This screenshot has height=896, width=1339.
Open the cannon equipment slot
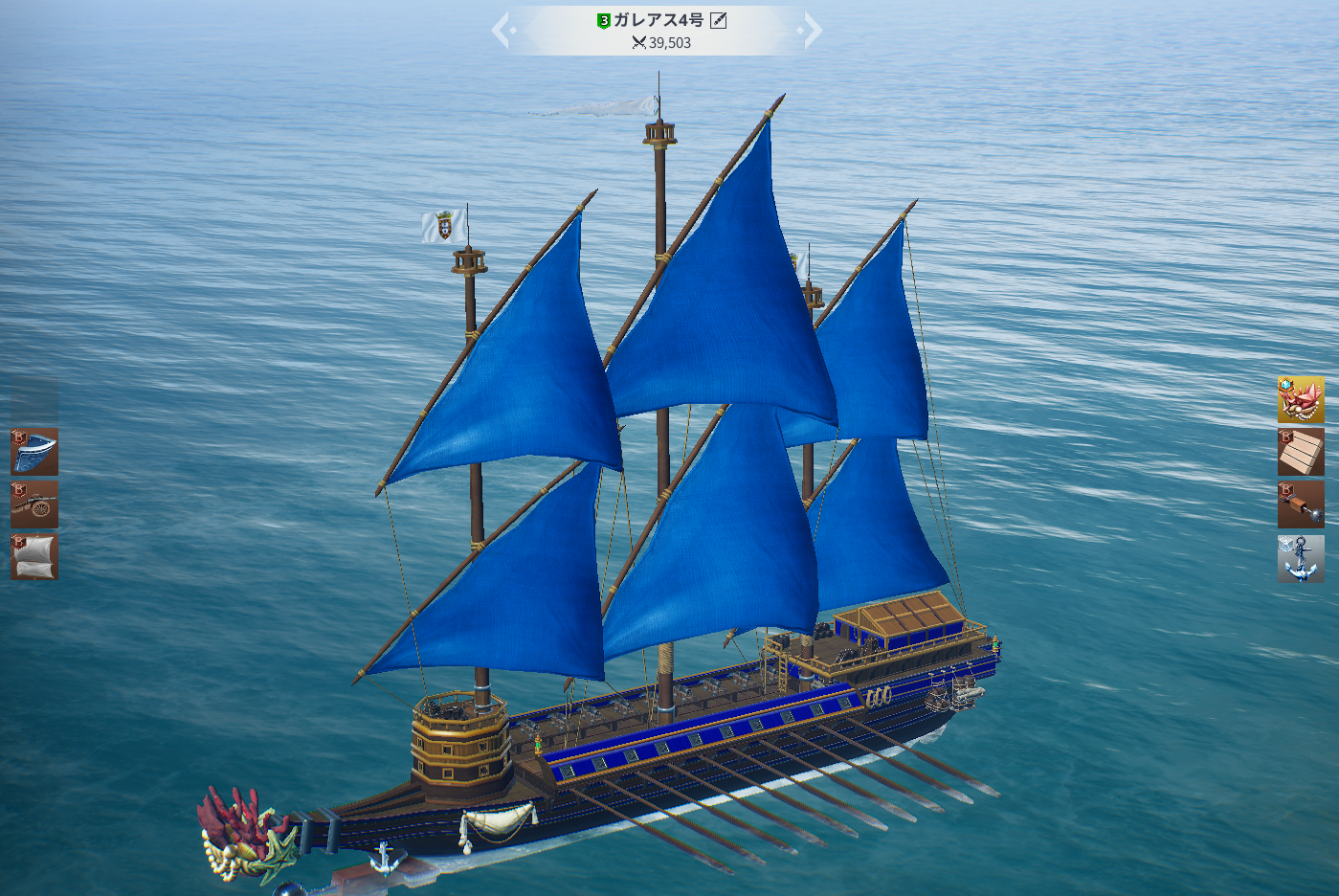pos(34,504)
